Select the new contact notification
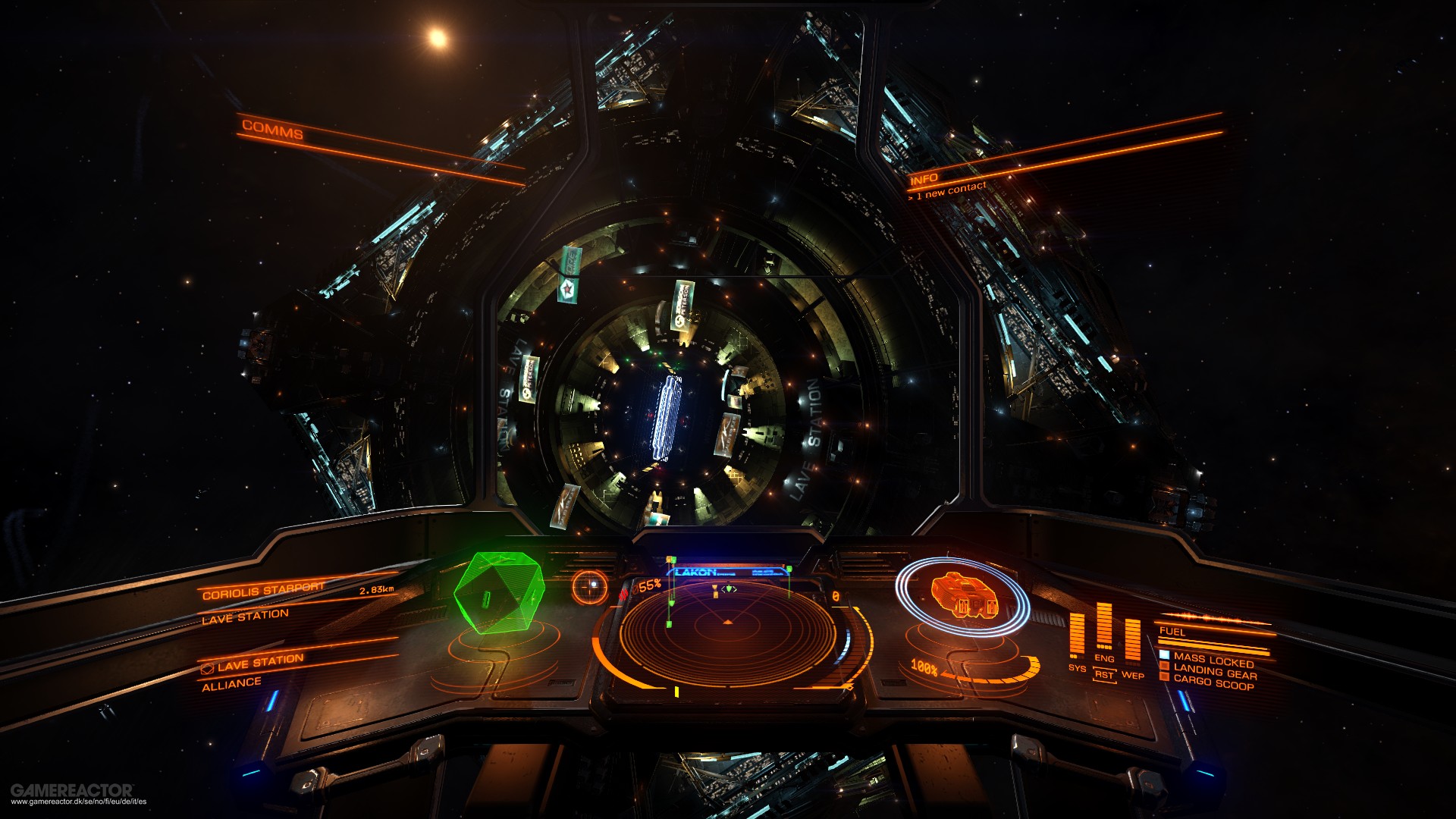This screenshot has height=819, width=1456. tap(948, 190)
